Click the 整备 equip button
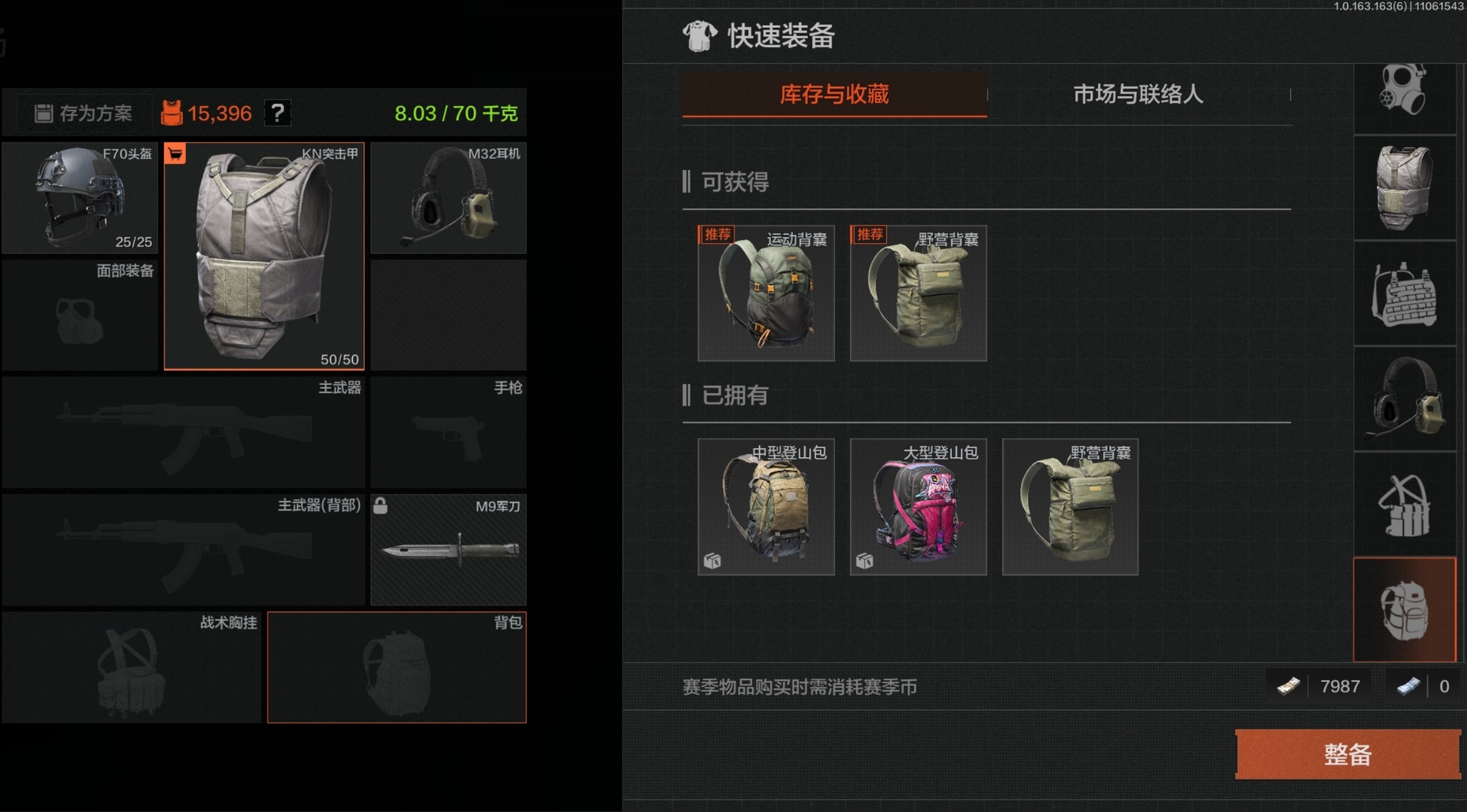 [1347, 754]
